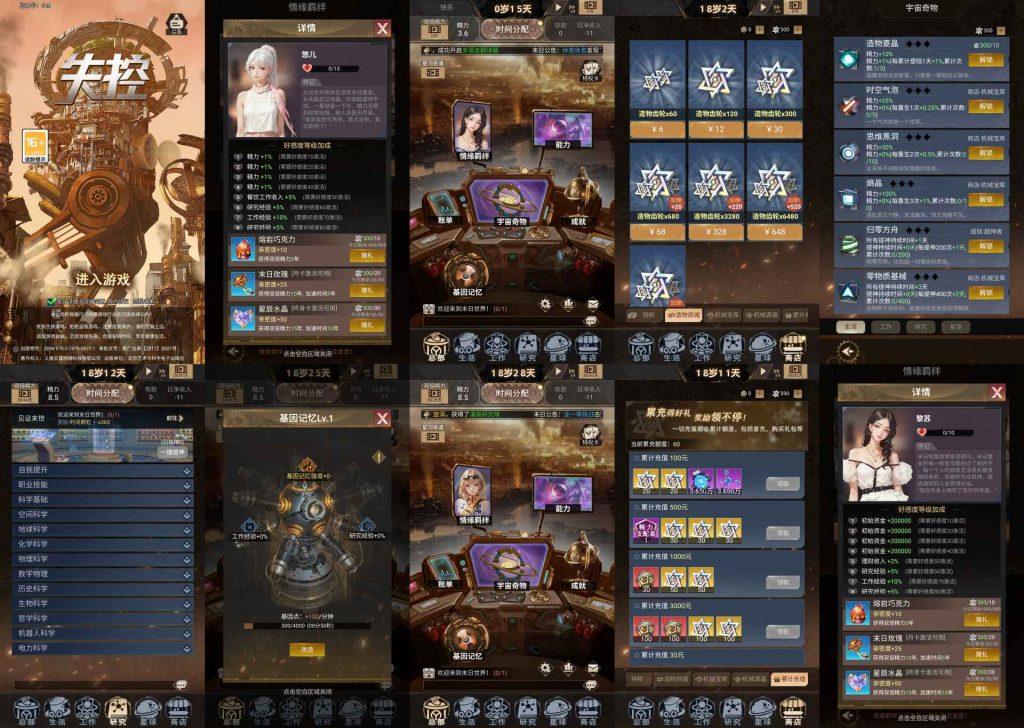1024x728 pixels.
Task: Claim the 累计充值100元 reward
Action: tap(782, 483)
